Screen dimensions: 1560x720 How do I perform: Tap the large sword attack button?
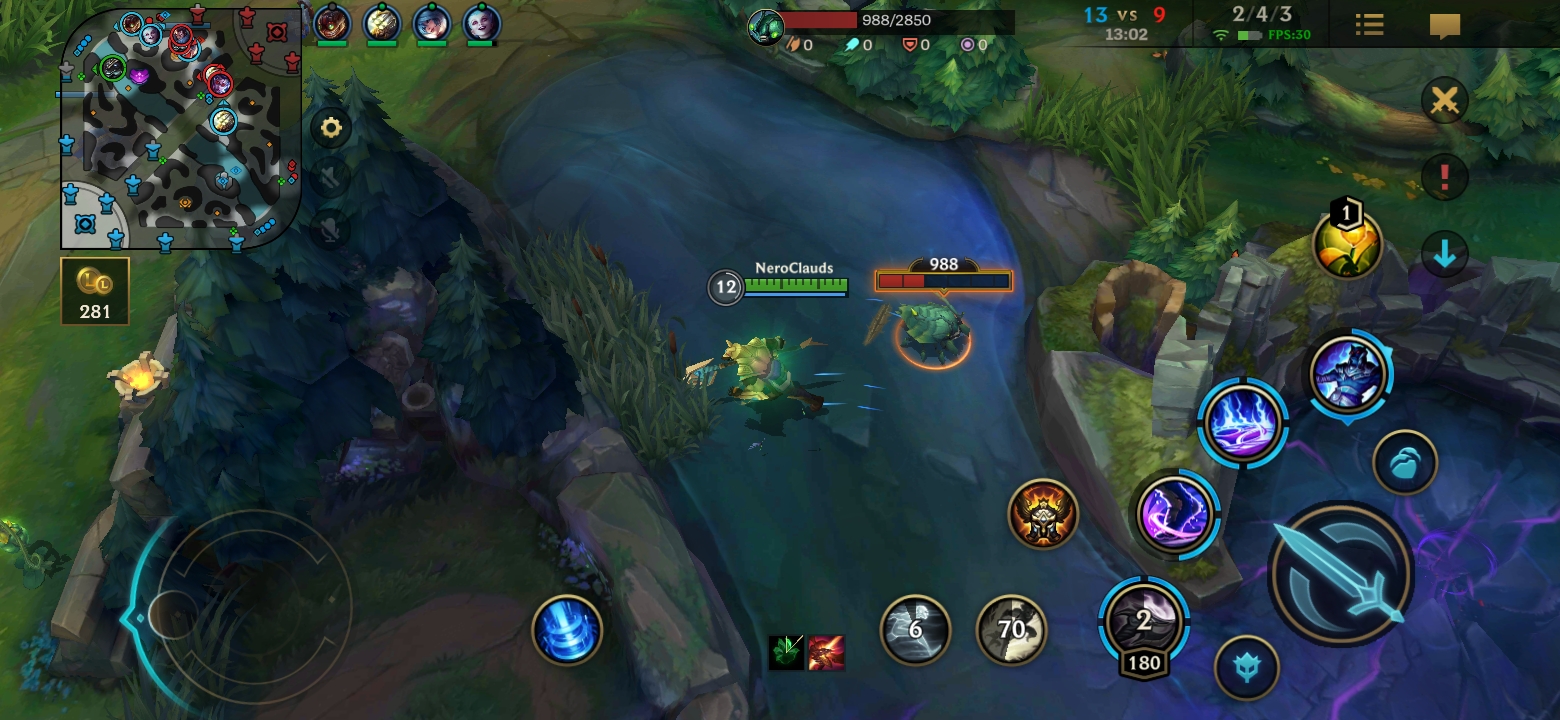[1340, 574]
